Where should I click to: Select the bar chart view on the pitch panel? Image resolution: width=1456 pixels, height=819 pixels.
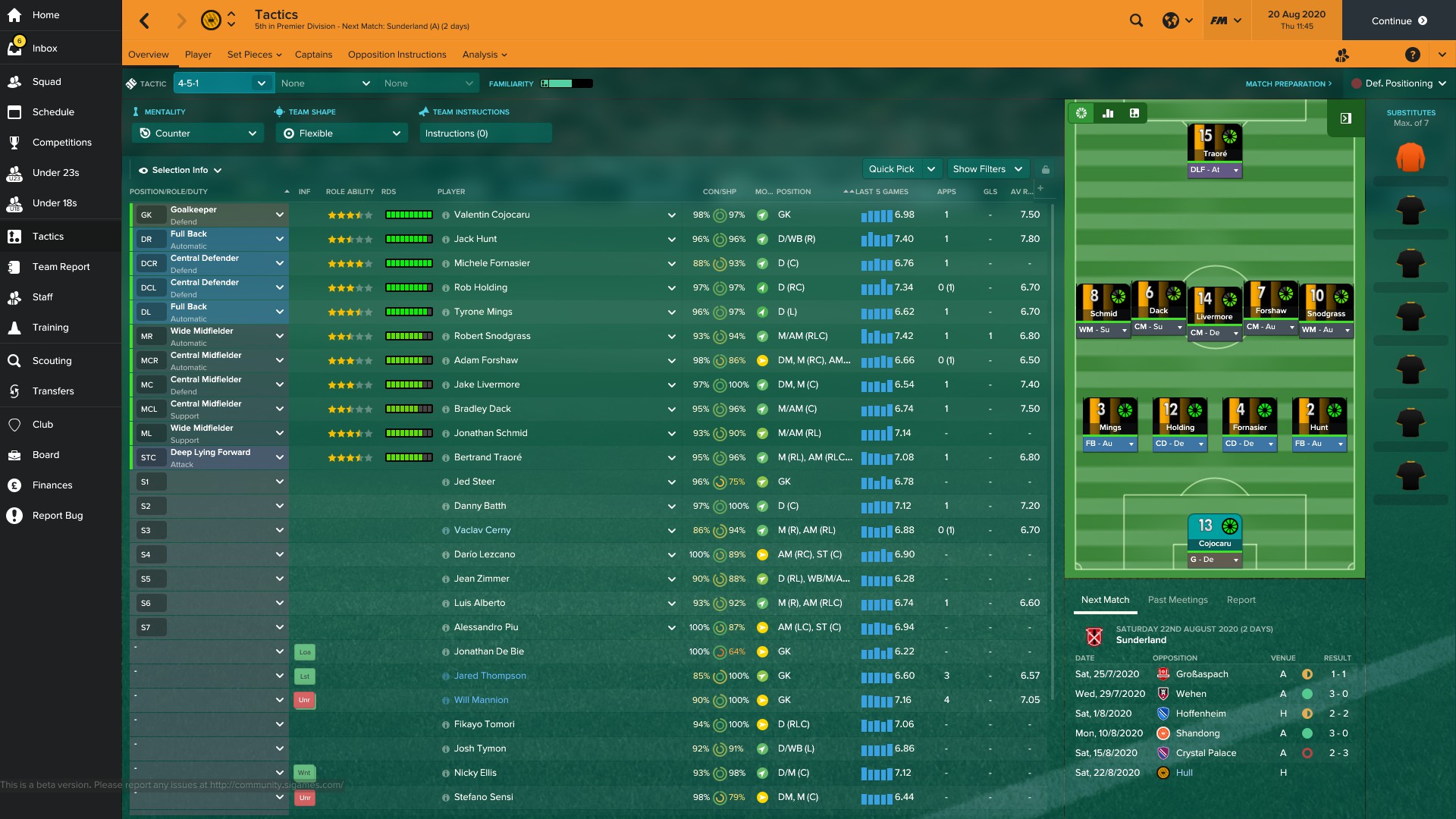1108,113
